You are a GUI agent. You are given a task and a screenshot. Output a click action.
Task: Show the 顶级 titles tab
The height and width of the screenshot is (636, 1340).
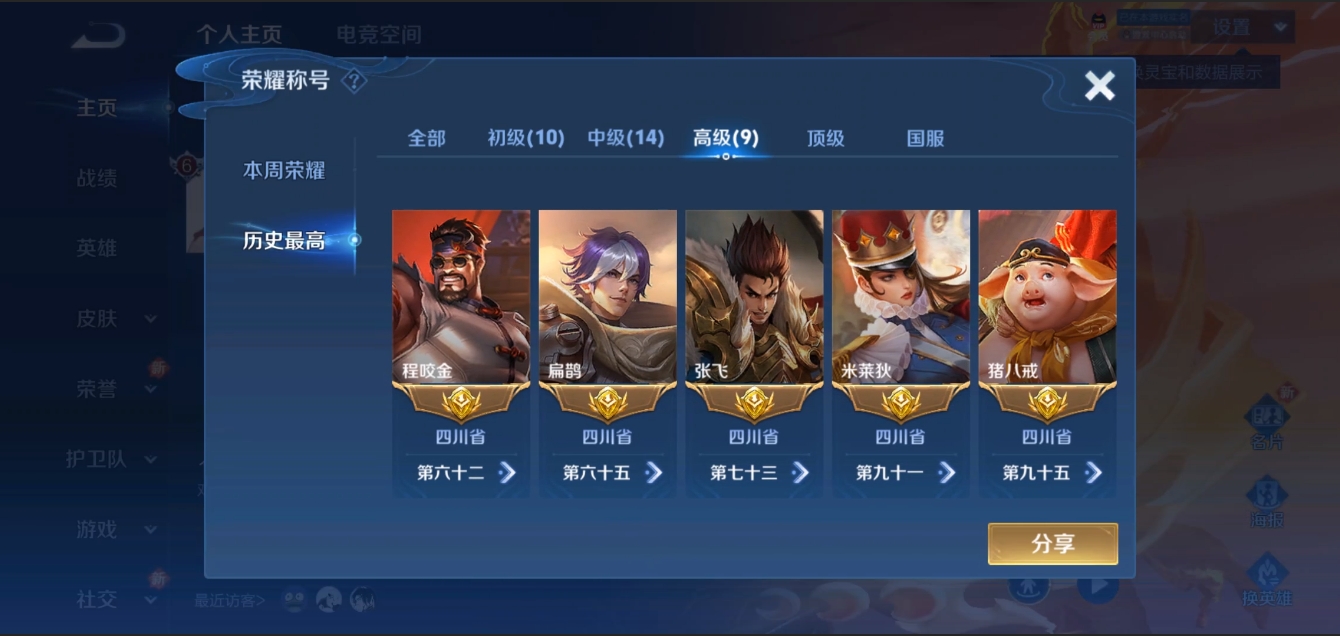point(826,138)
